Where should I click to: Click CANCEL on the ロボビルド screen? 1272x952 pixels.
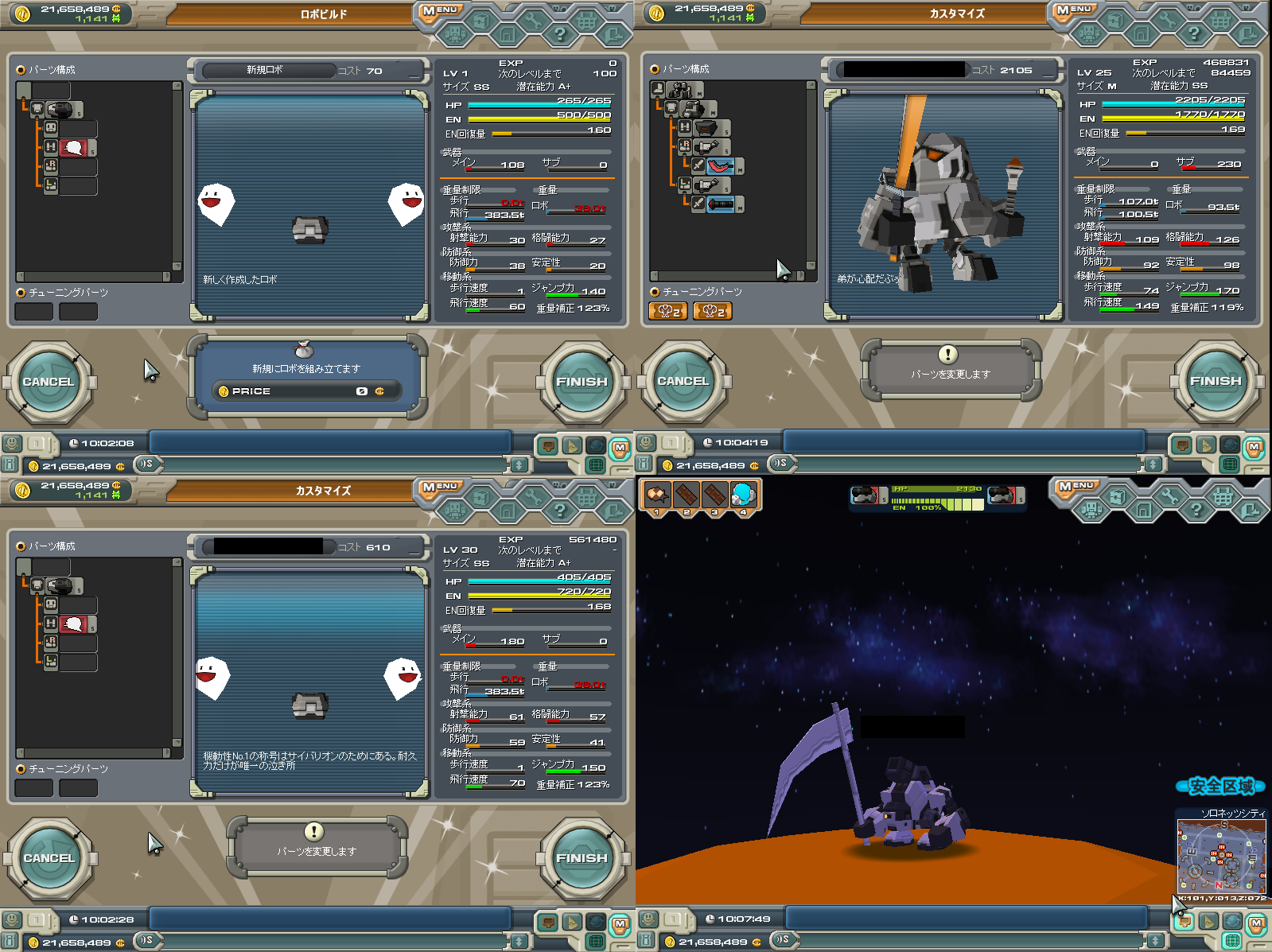[x=49, y=382]
